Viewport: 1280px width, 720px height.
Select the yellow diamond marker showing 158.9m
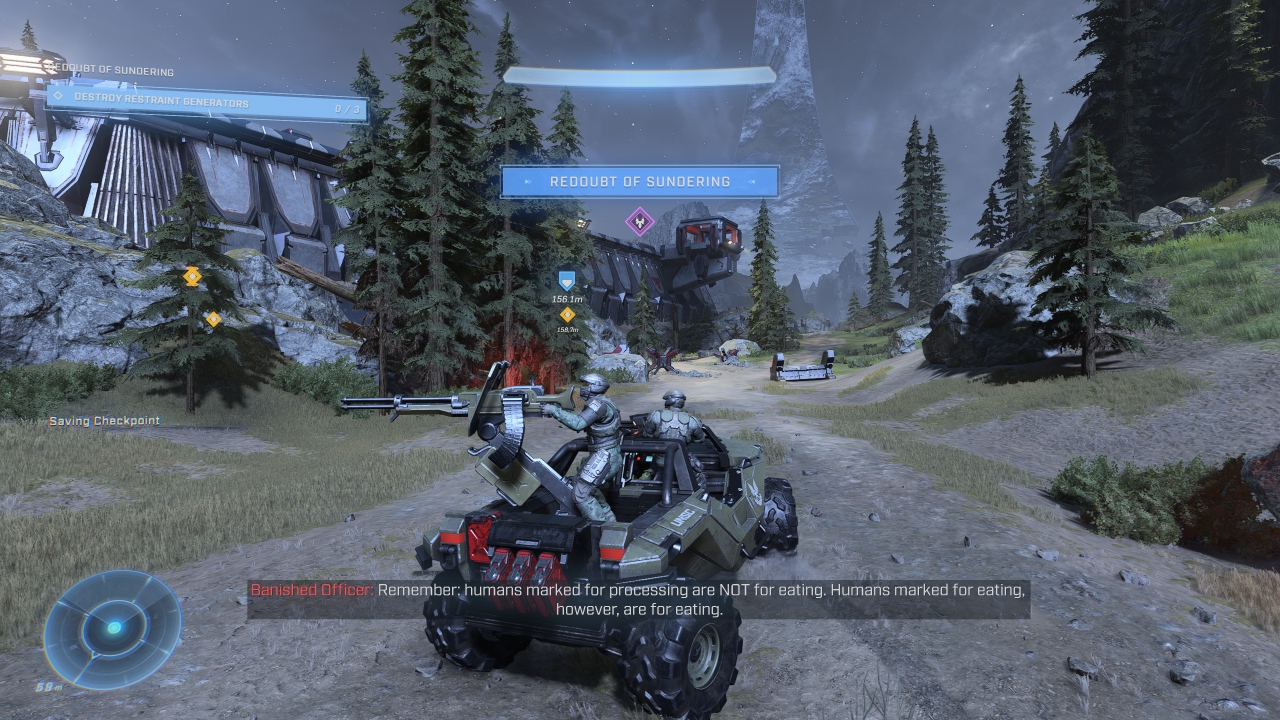pos(567,314)
